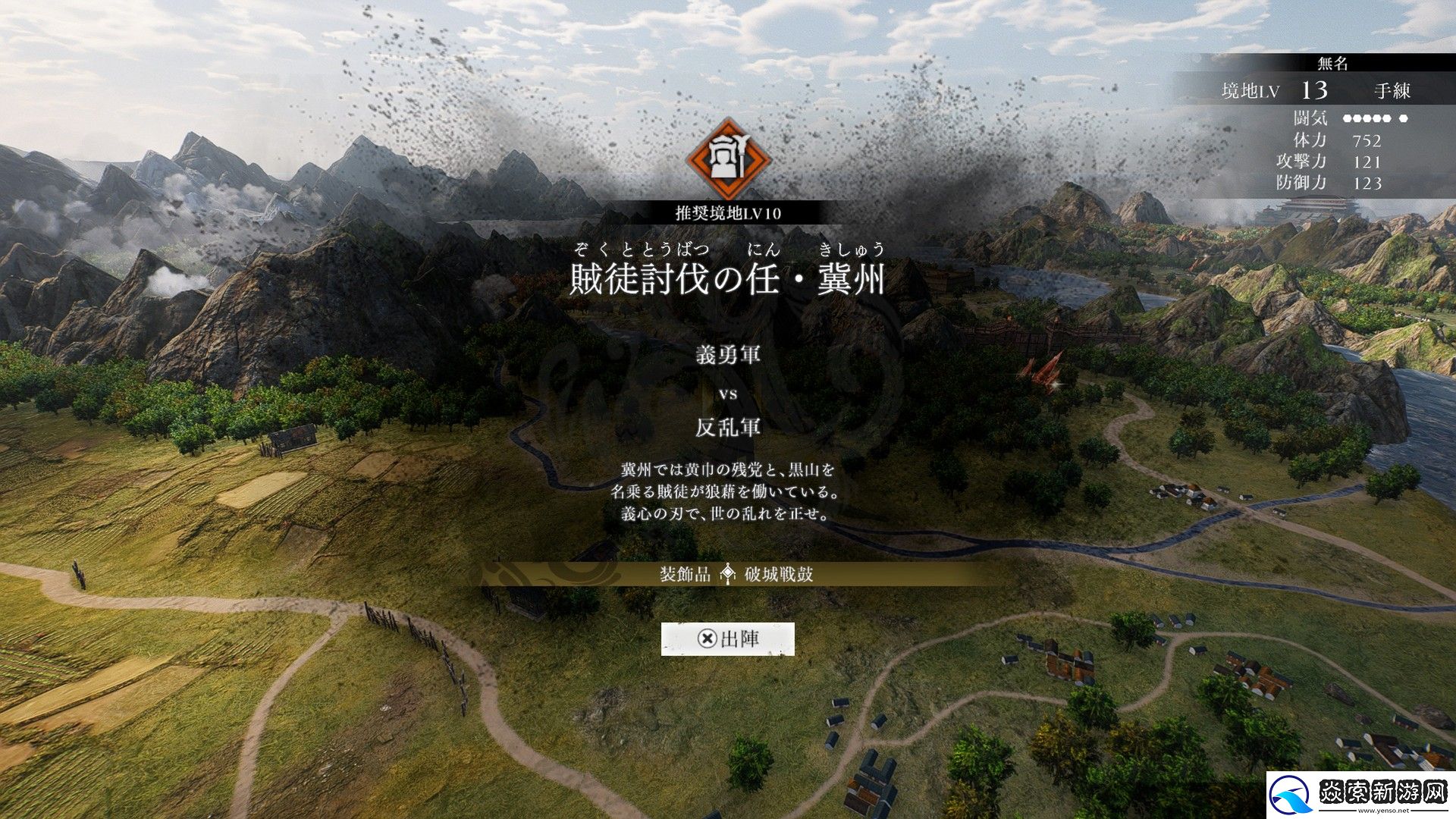Click the X cross icon inside the 出陣 button
Screen dimensions: 1456x819
point(708,639)
